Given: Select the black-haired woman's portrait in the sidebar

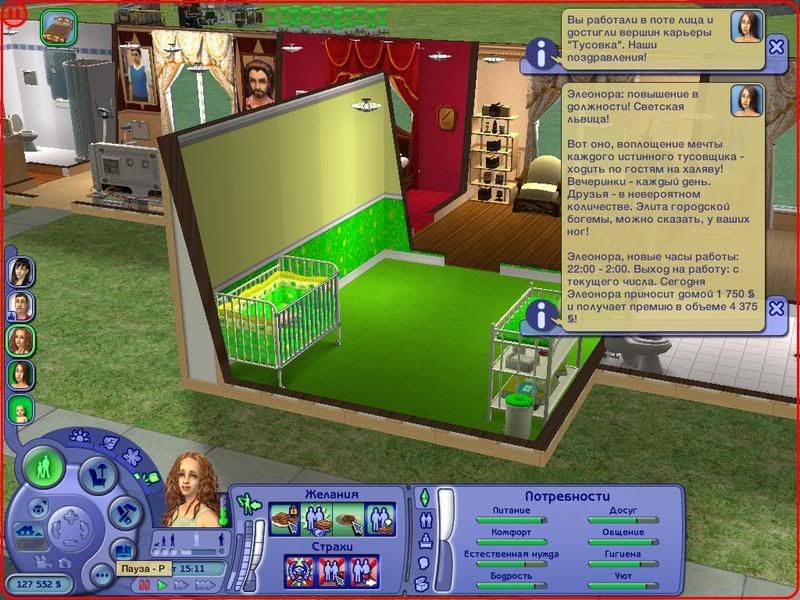Looking at the screenshot, I should [x=21, y=271].
